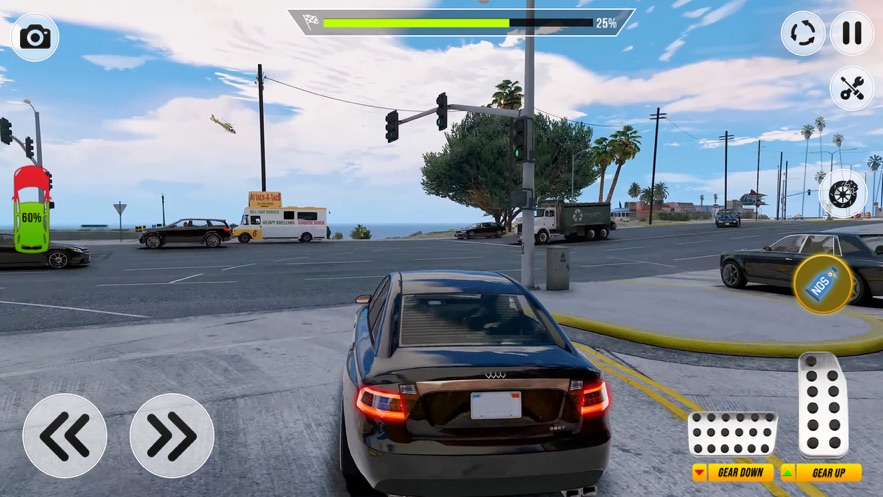Steer right with the right arrow button
Image resolution: width=883 pixels, height=497 pixels.
point(172,435)
